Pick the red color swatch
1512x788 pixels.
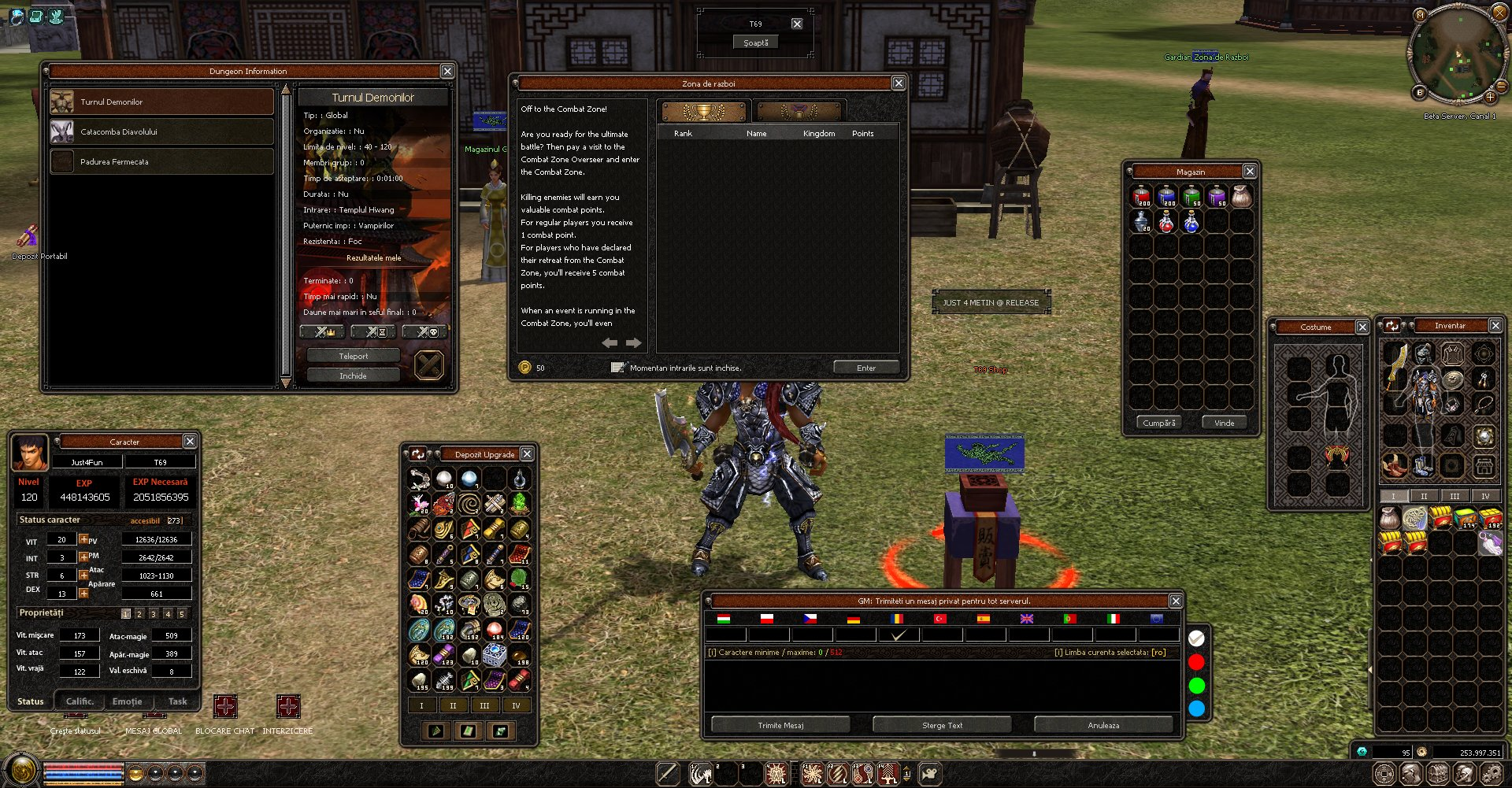click(1196, 661)
